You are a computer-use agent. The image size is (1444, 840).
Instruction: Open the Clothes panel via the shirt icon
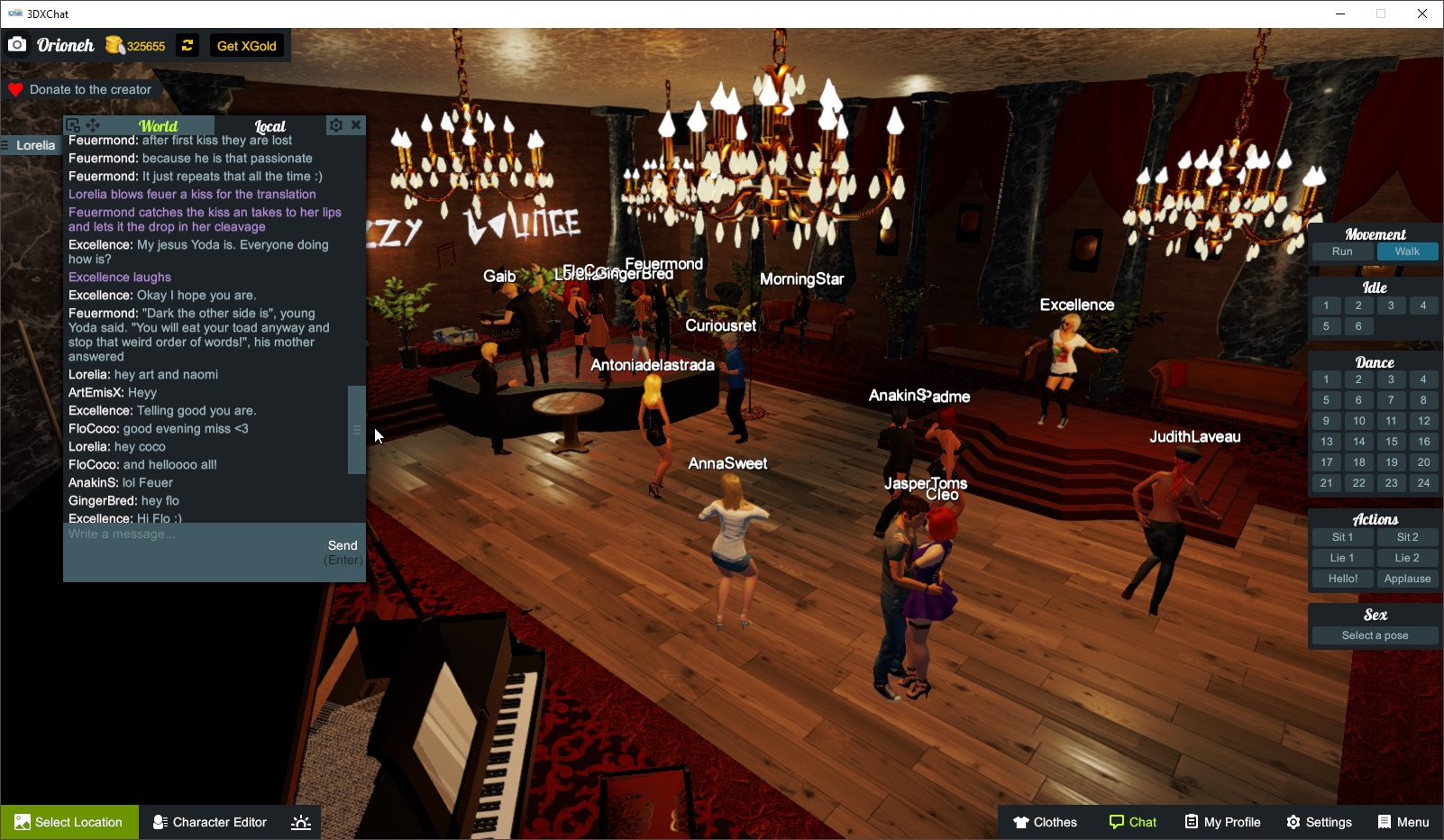1023,821
